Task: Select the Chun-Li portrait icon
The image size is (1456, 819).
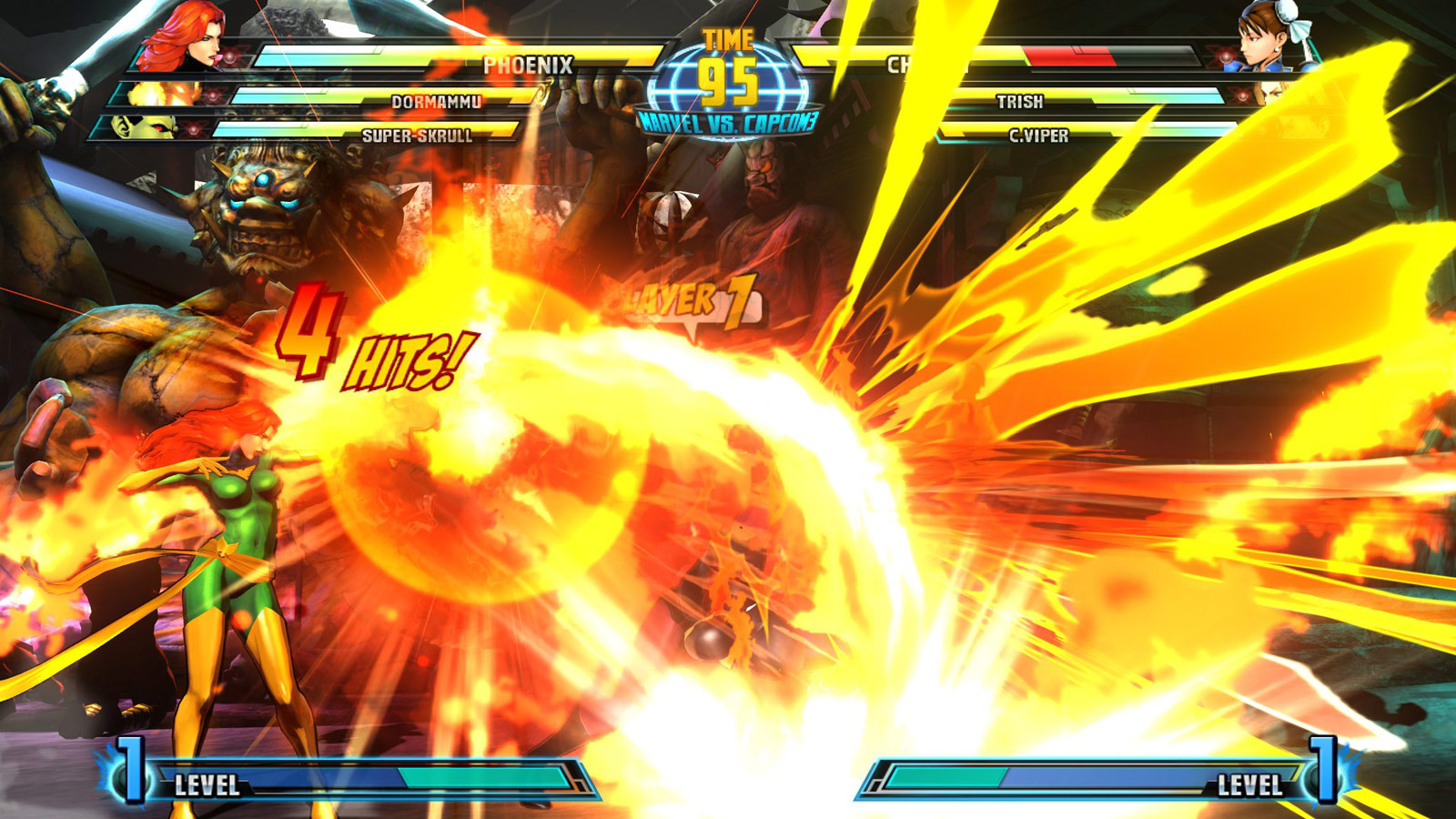Action: click(1265, 41)
